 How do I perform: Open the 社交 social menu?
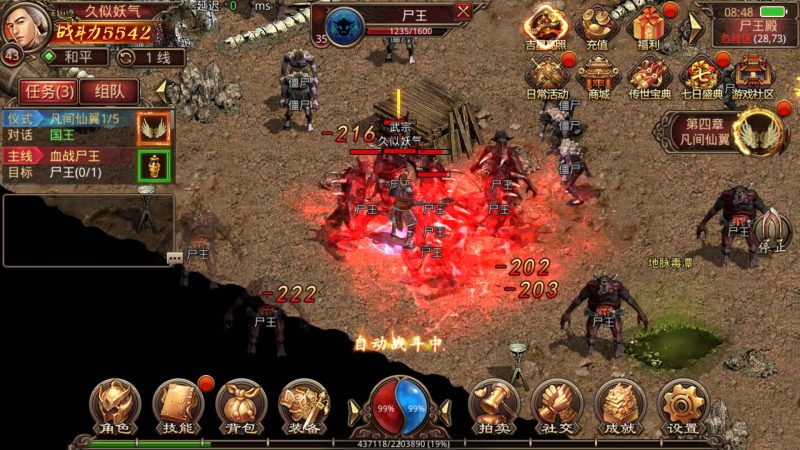(557, 405)
